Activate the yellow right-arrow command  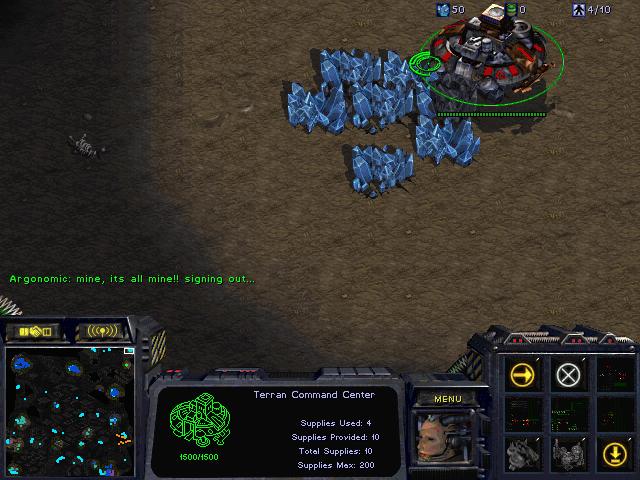point(523,375)
